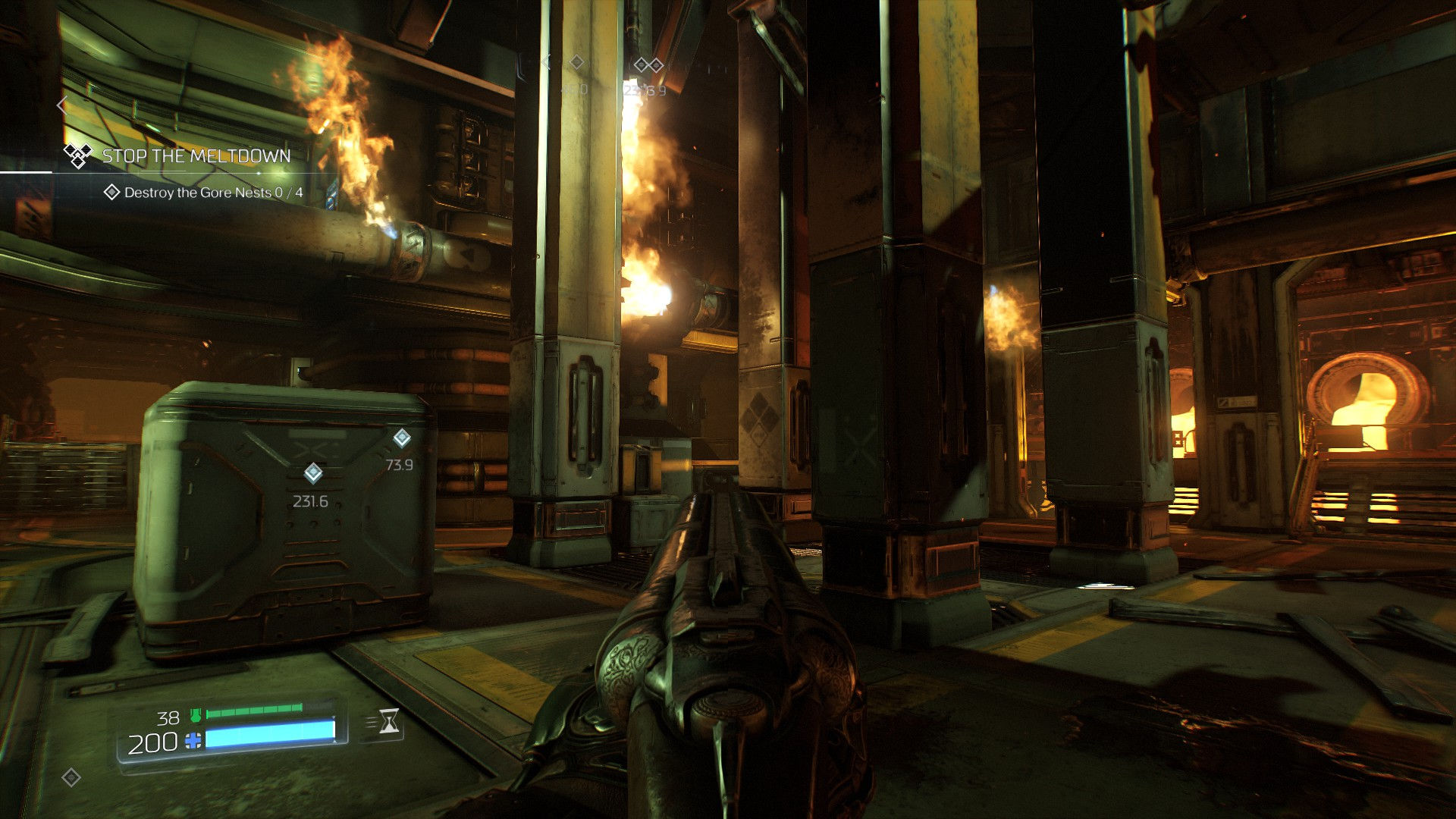Select the waypoint marker showing 231.6
The height and width of the screenshot is (819, 1456).
(312, 474)
